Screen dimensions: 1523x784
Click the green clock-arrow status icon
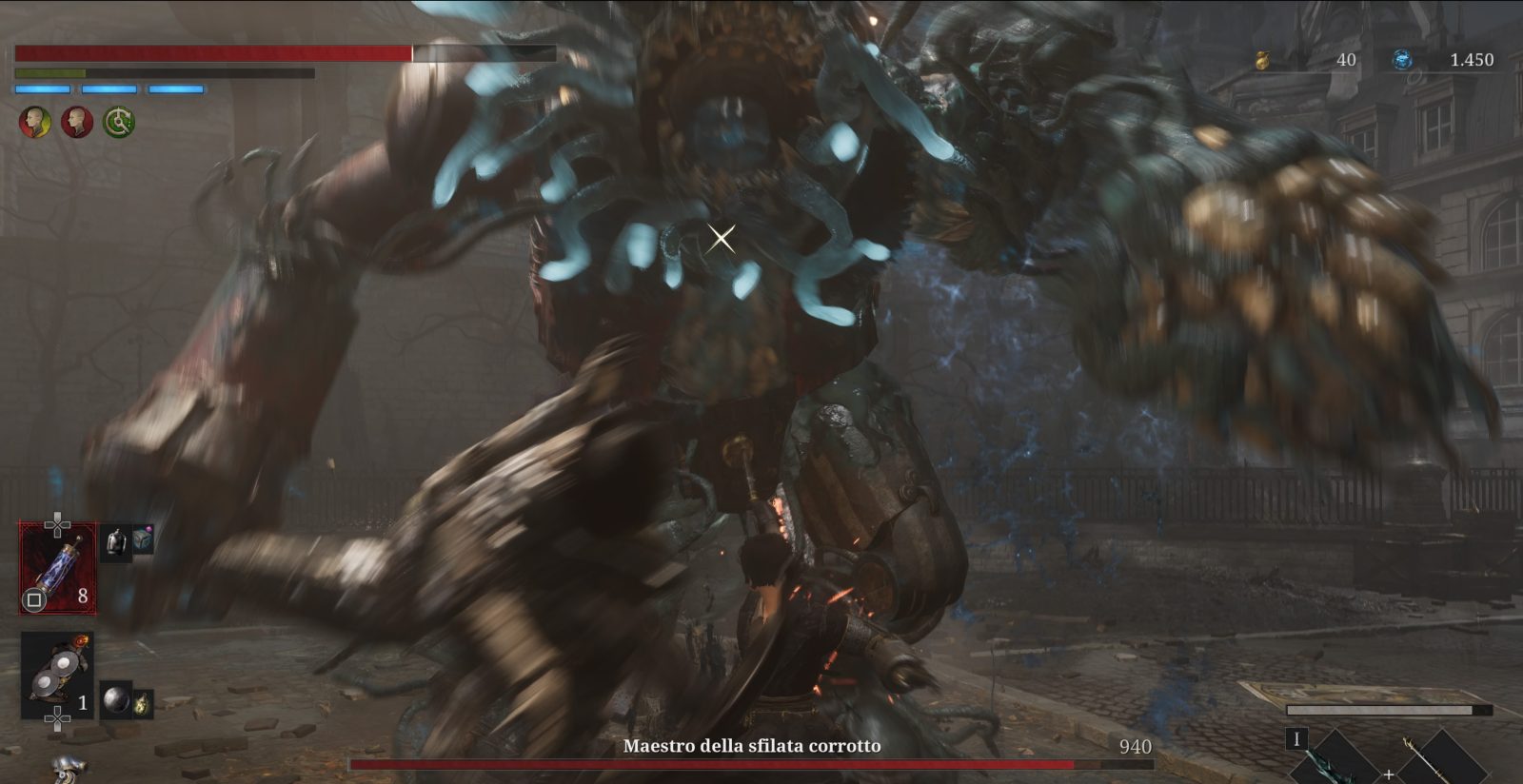(119, 122)
